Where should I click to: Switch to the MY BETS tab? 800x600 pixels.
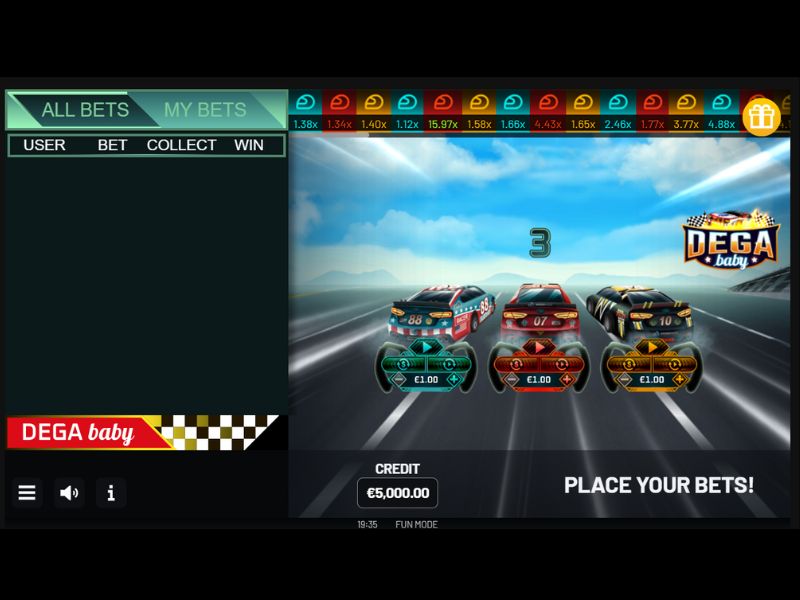tap(205, 110)
